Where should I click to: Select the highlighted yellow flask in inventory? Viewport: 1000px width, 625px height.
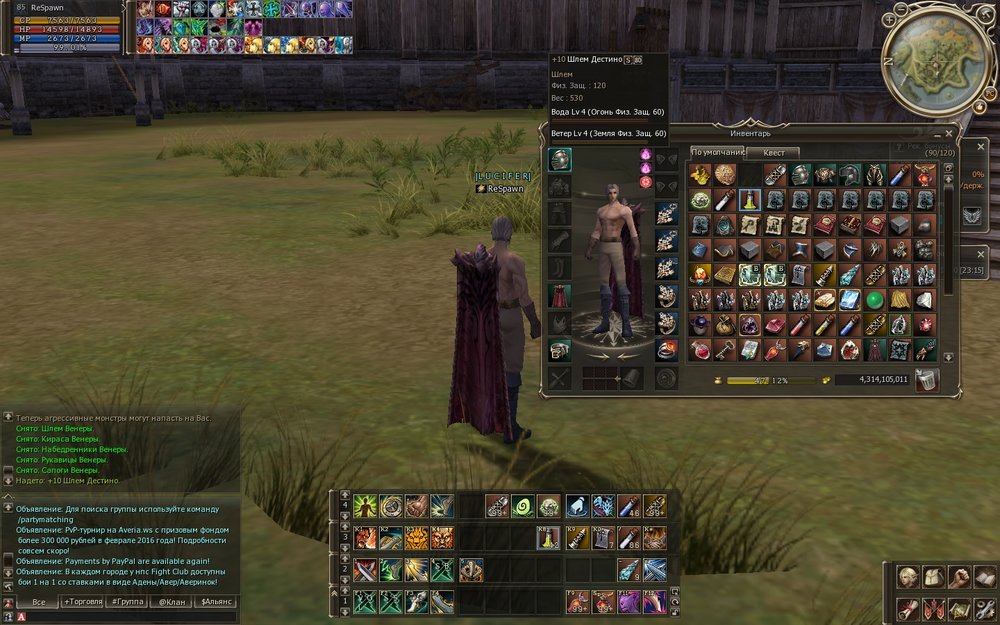pyautogui.click(x=748, y=200)
